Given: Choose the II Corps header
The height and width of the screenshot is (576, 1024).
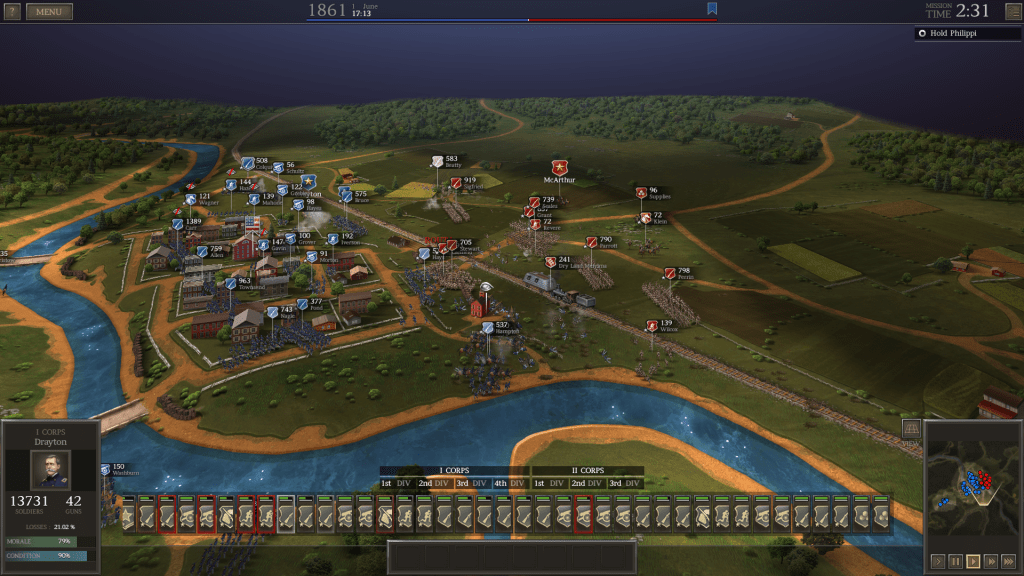Looking at the screenshot, I should [587, 470].
